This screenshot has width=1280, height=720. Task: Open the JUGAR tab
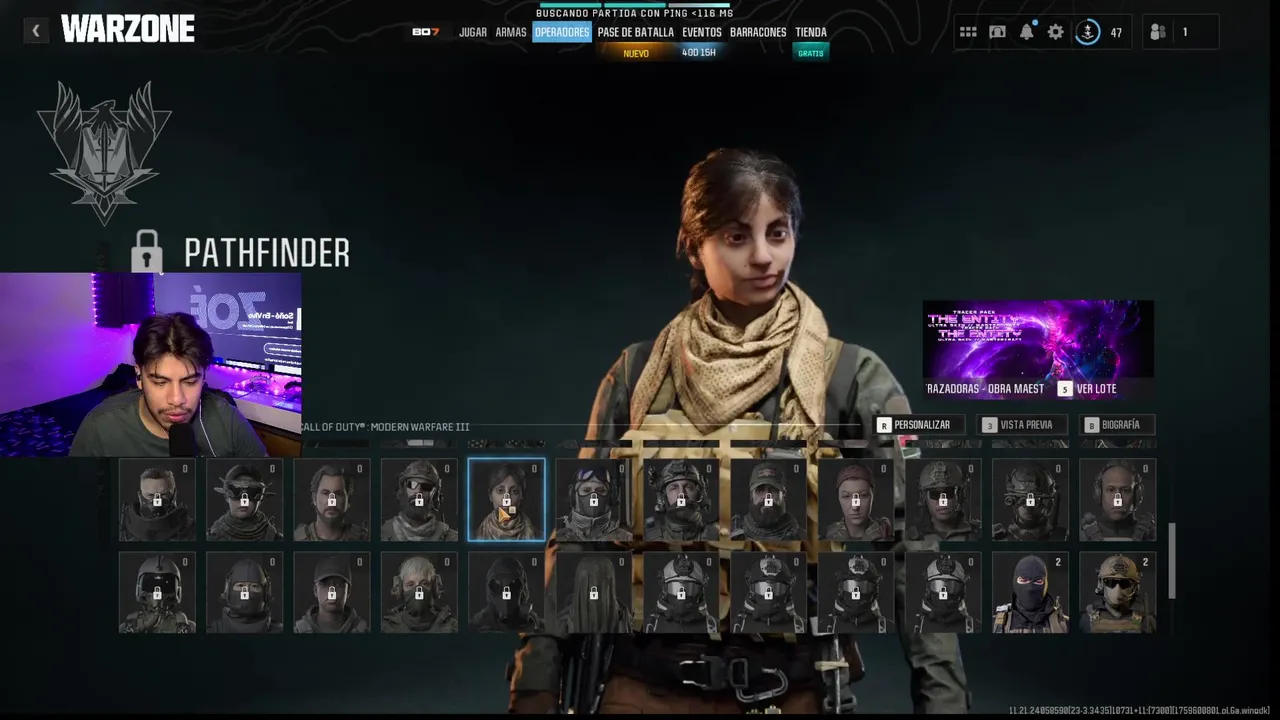click(472, 32)
